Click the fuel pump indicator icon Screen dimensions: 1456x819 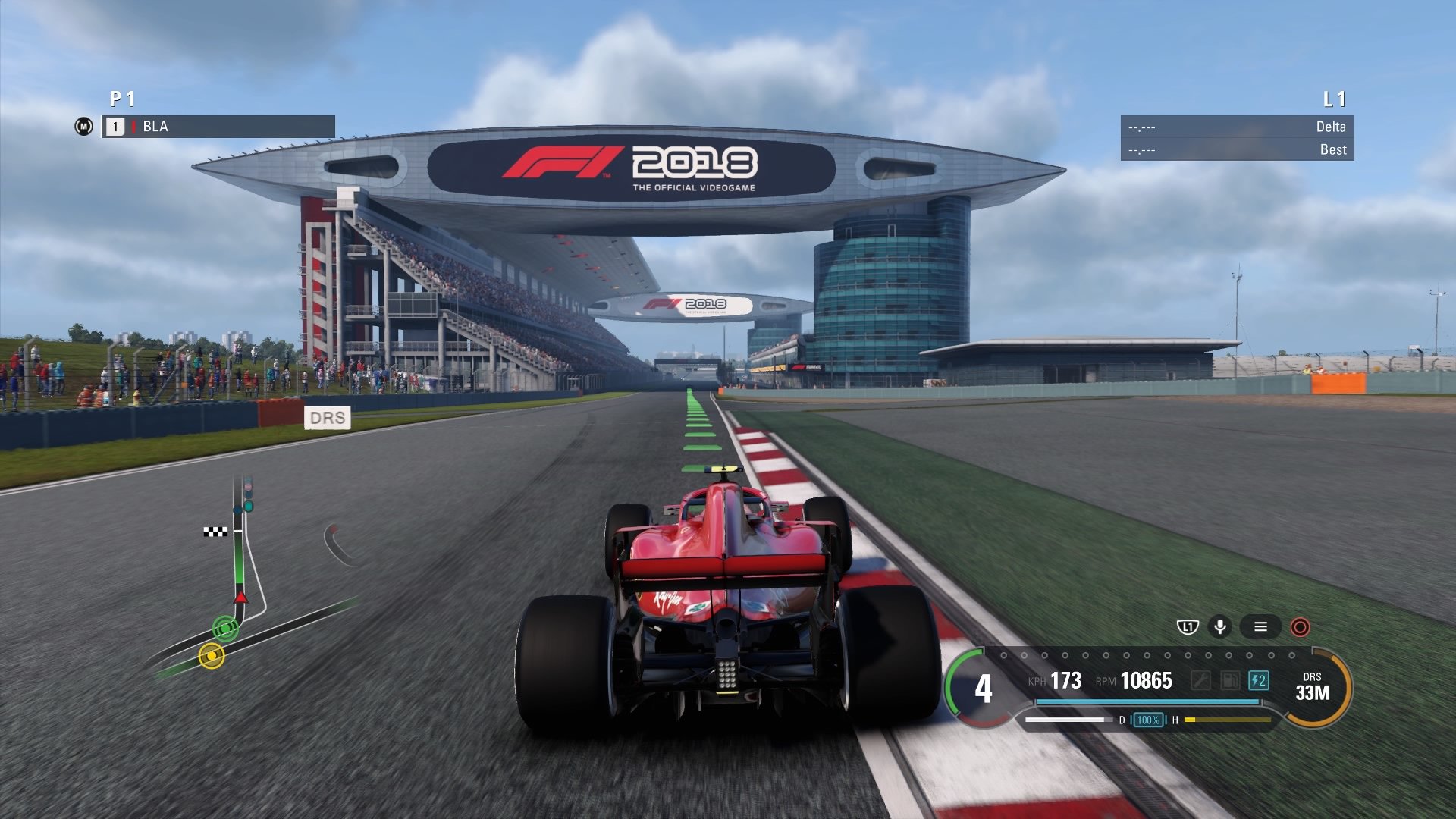(x=1231, y=679)
